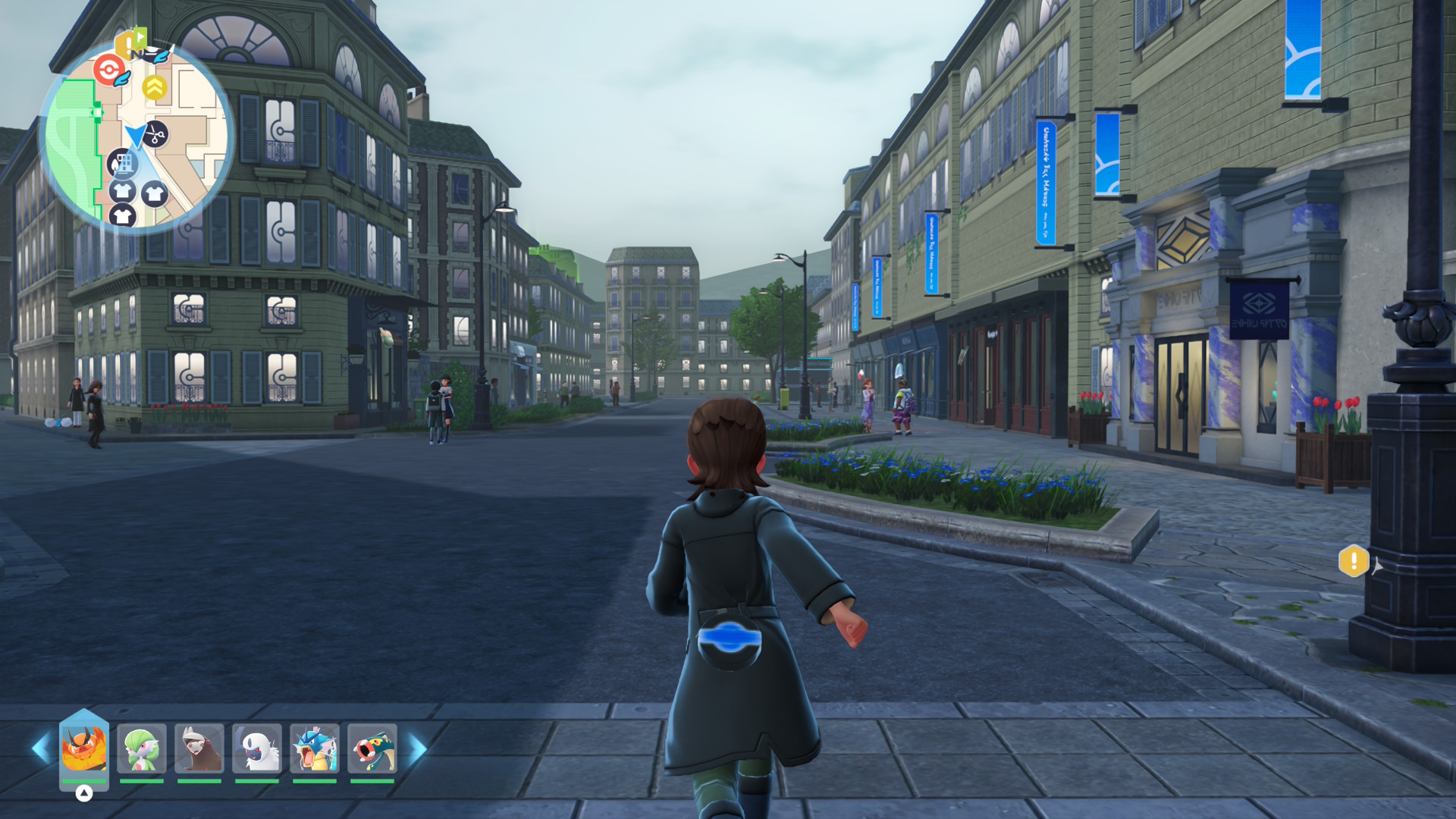
Task: Click the party bar's left arrow
Action: point(41,748)
